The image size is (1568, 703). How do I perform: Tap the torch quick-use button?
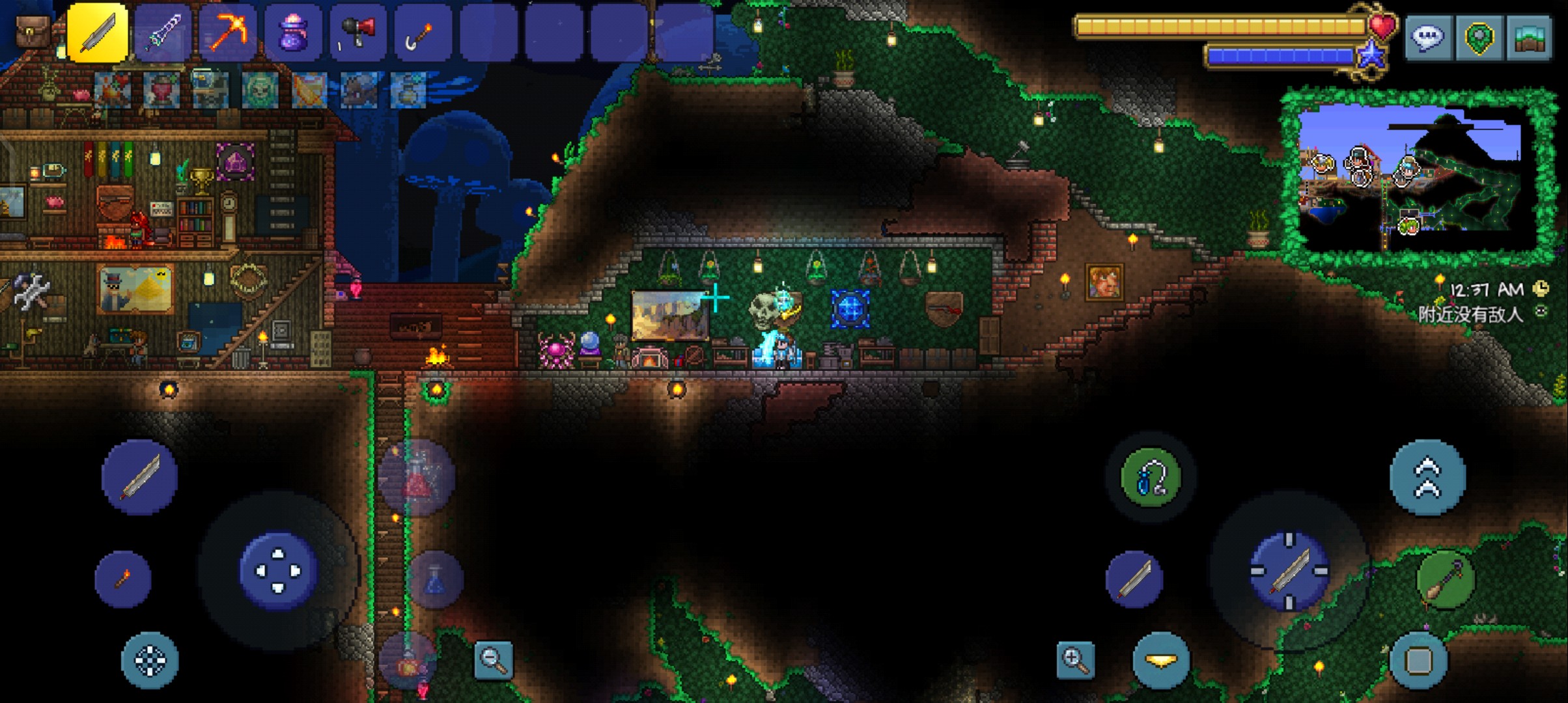123,579
